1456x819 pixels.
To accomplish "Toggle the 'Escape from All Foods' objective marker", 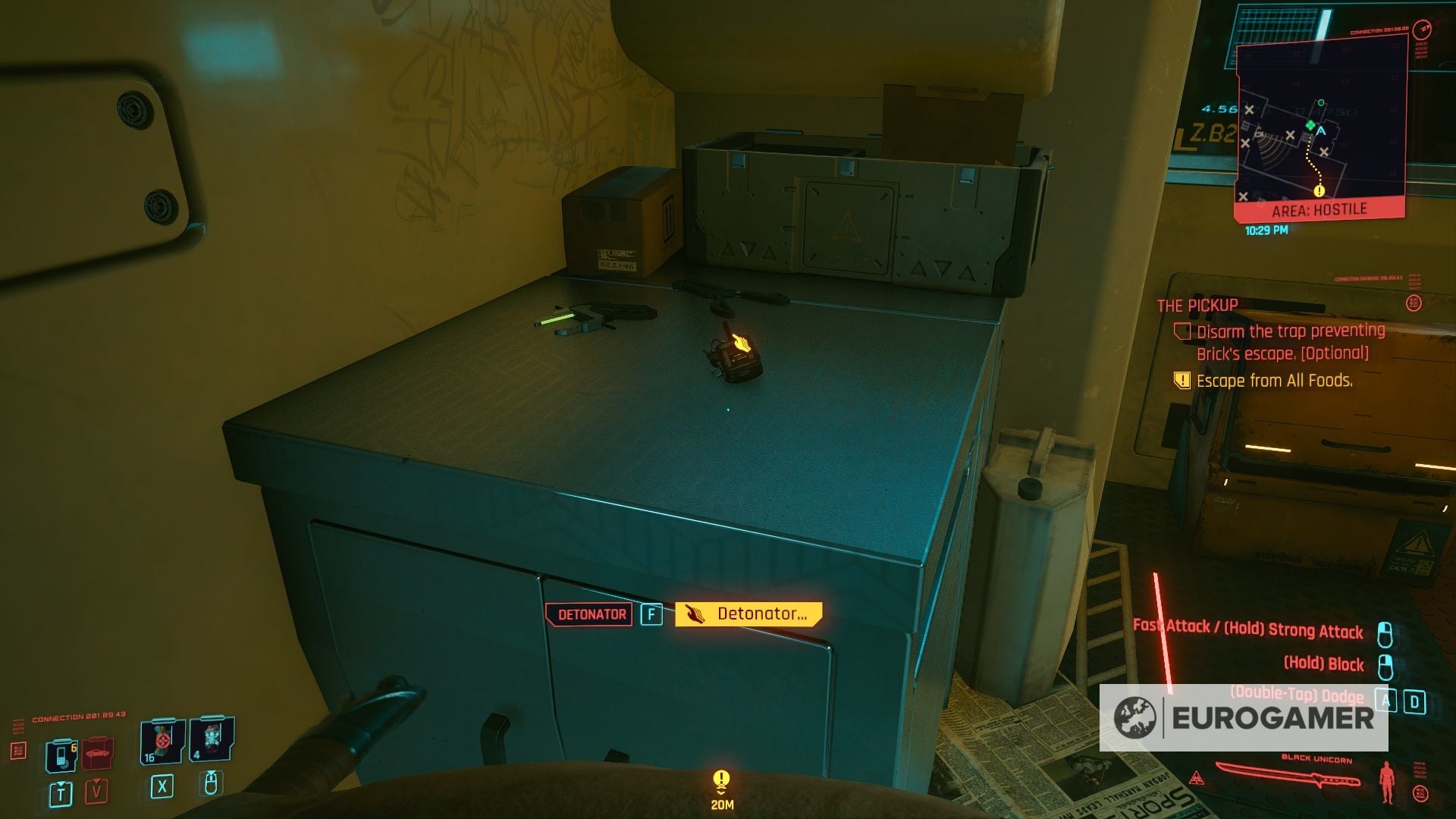I will 1181,381.
